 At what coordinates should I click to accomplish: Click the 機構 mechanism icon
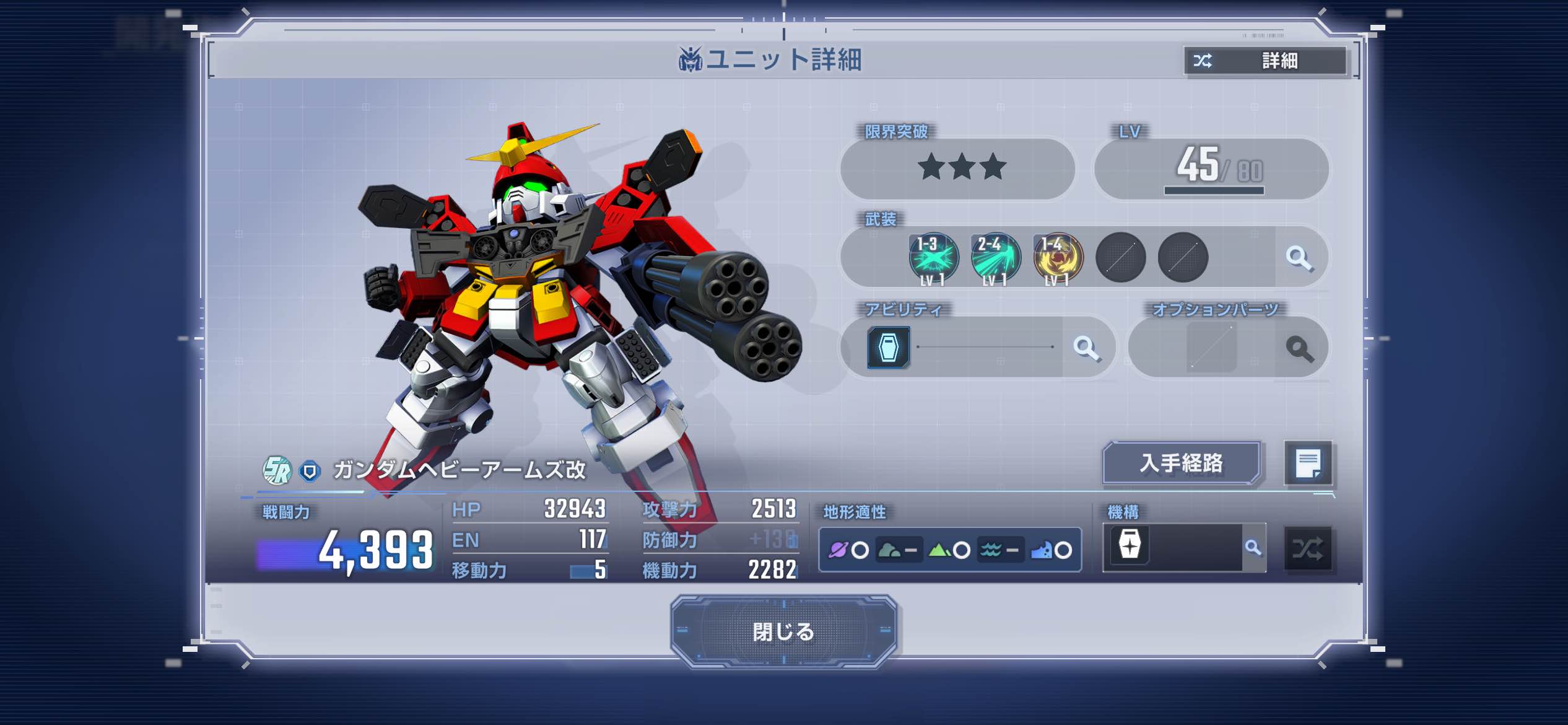tap(1130, 546)
